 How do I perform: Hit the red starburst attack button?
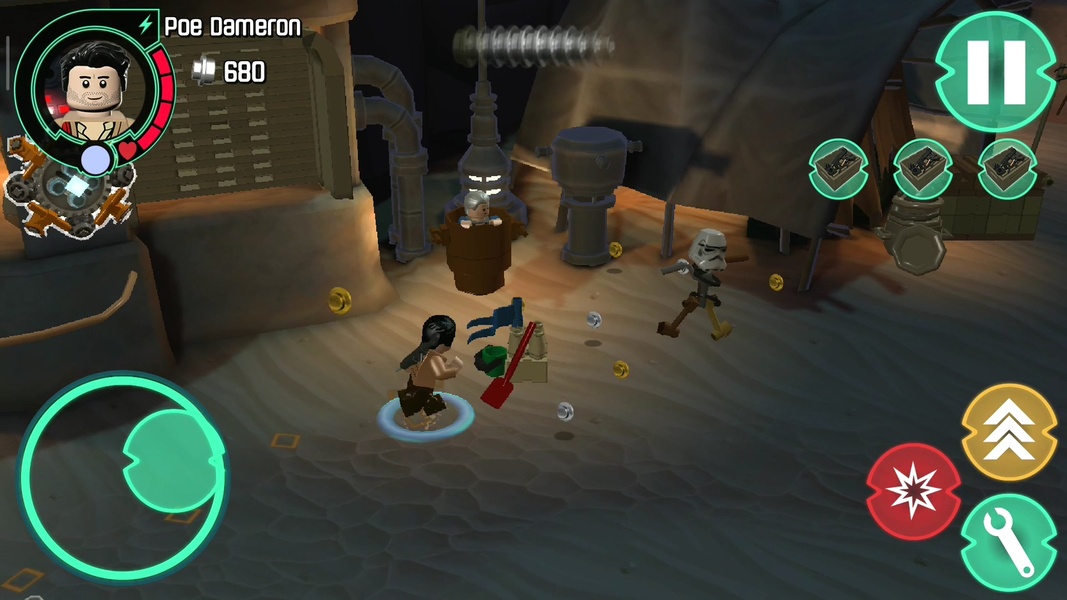pos(913,491)
